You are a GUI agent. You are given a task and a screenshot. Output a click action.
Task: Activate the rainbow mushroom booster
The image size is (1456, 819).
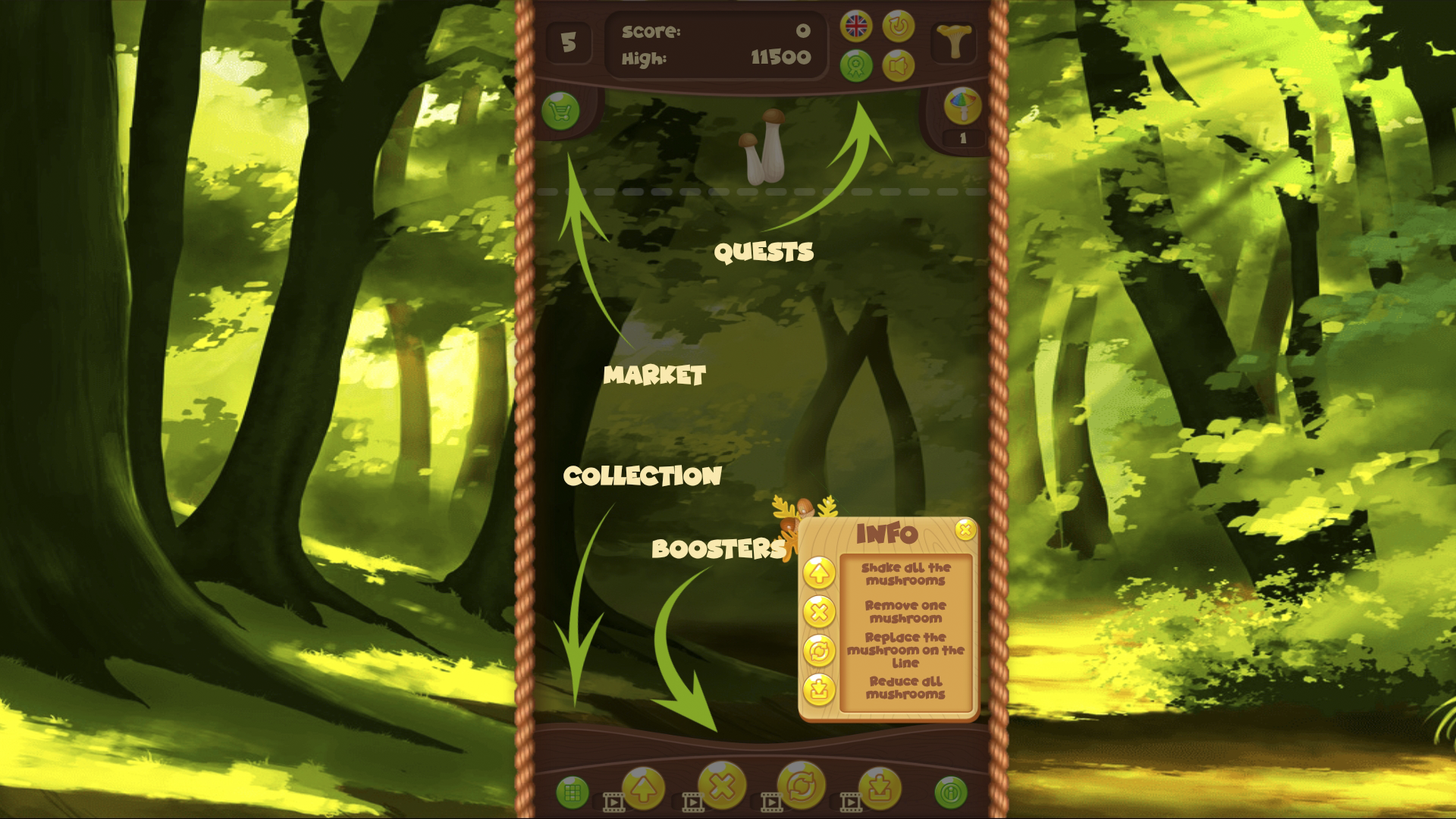(962, 107)
